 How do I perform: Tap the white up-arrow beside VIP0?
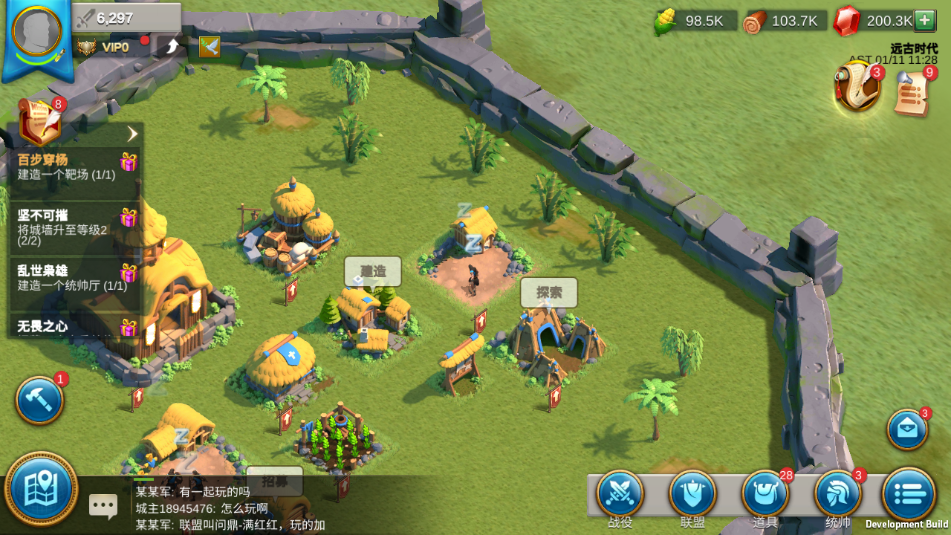(172, 46)
